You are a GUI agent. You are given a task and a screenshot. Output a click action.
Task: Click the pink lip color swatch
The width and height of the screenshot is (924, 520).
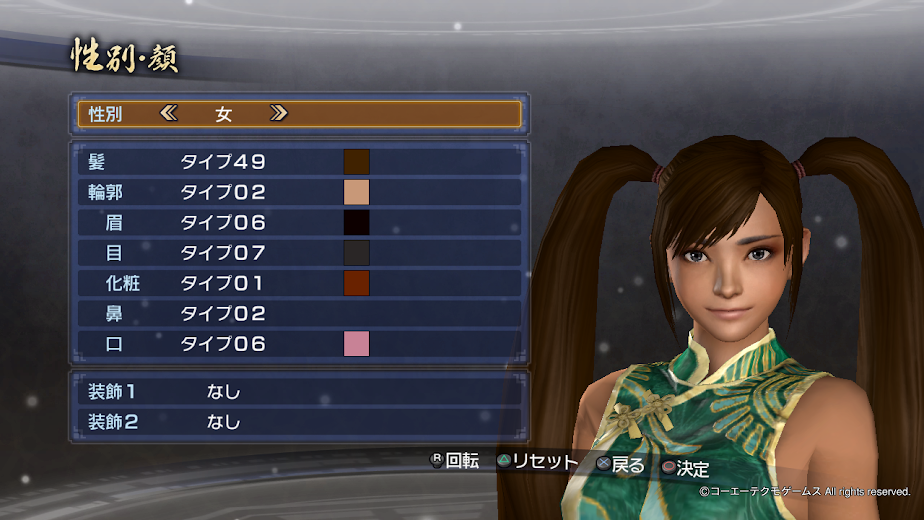(357, 344)
